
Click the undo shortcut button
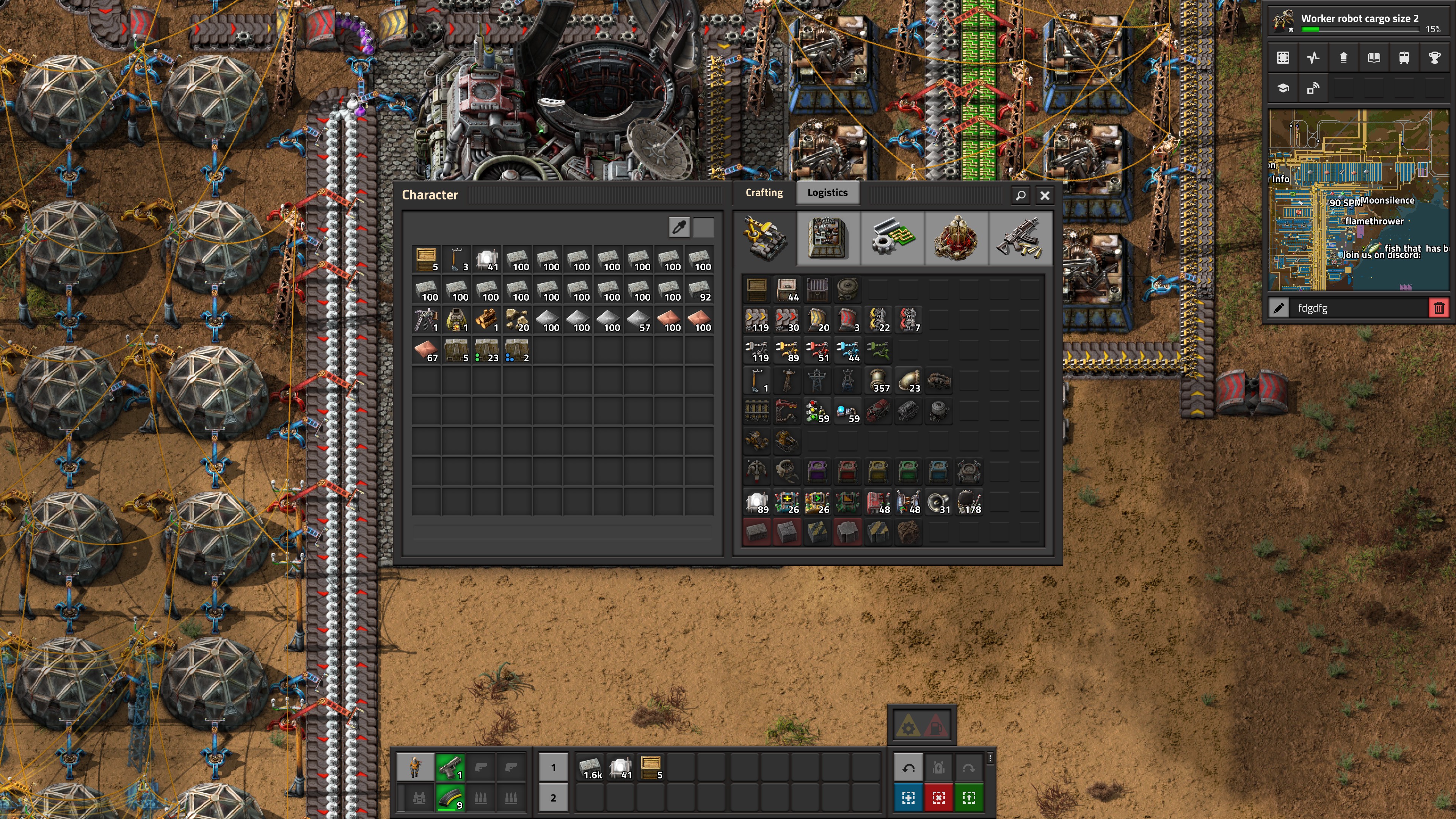(x=908, y=767)
